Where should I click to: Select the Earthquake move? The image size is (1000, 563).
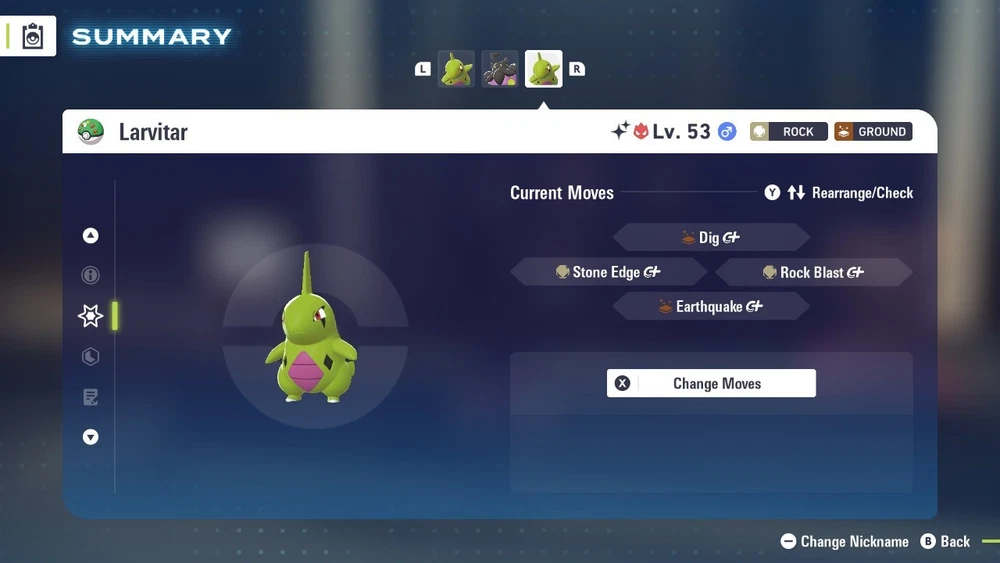711,307
